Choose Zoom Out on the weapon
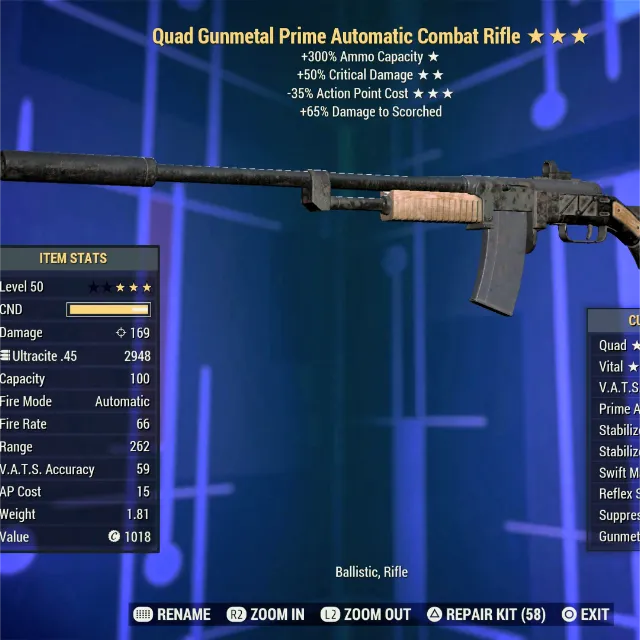This screenshot has width=640, height=640. [x=365, y=614]
